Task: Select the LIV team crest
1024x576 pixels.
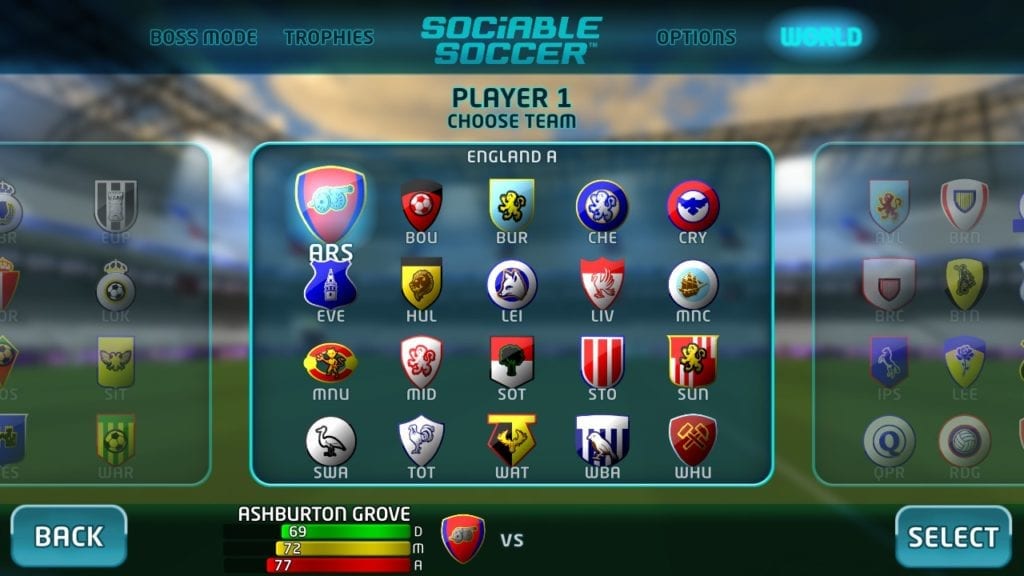Action: click(x=602, y=284)
